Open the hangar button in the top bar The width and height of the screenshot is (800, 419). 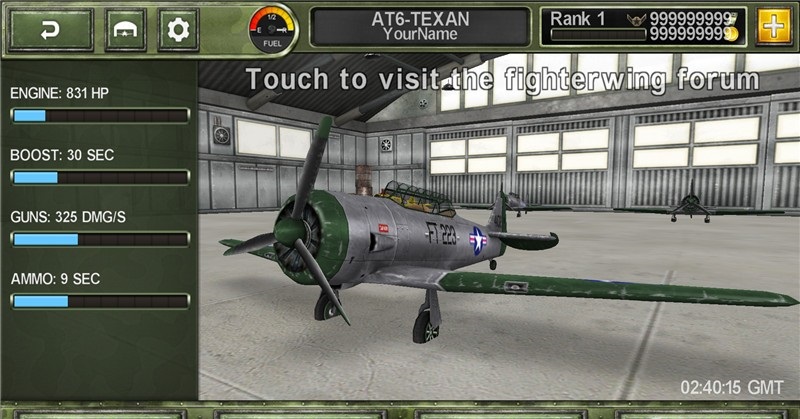(127, 29)
